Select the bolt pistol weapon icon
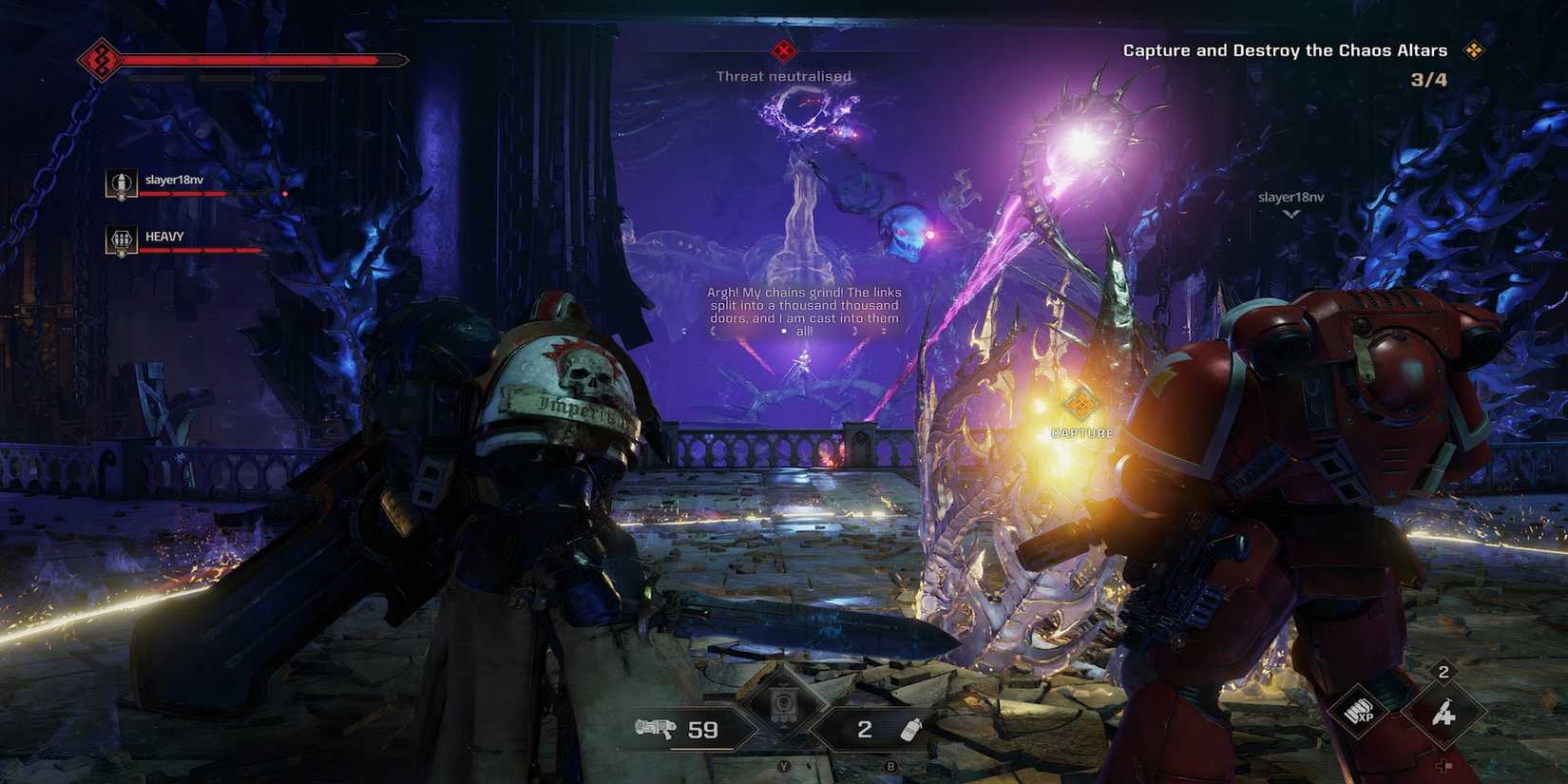1568x784 pixels. [x=656, y=729]
